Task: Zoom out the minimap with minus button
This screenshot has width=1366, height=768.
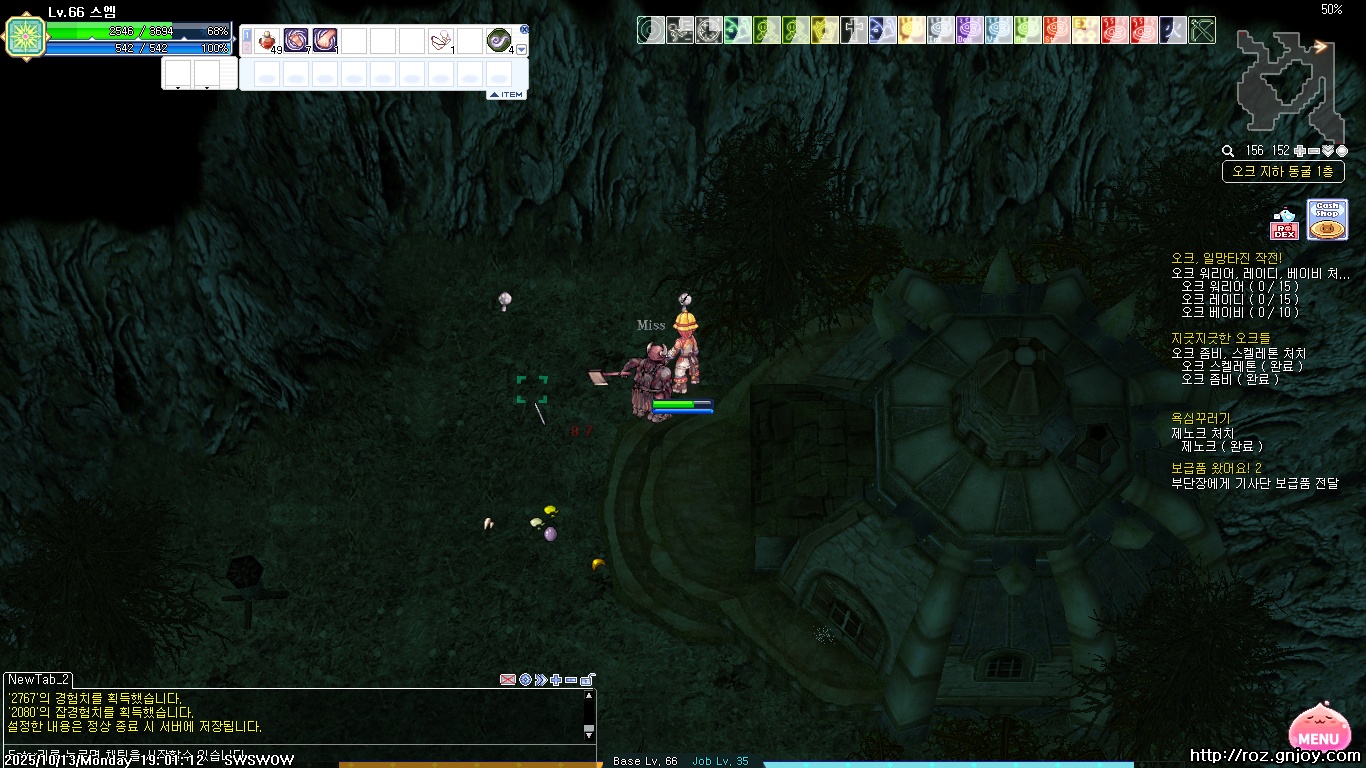Action: coord(1313,151)
